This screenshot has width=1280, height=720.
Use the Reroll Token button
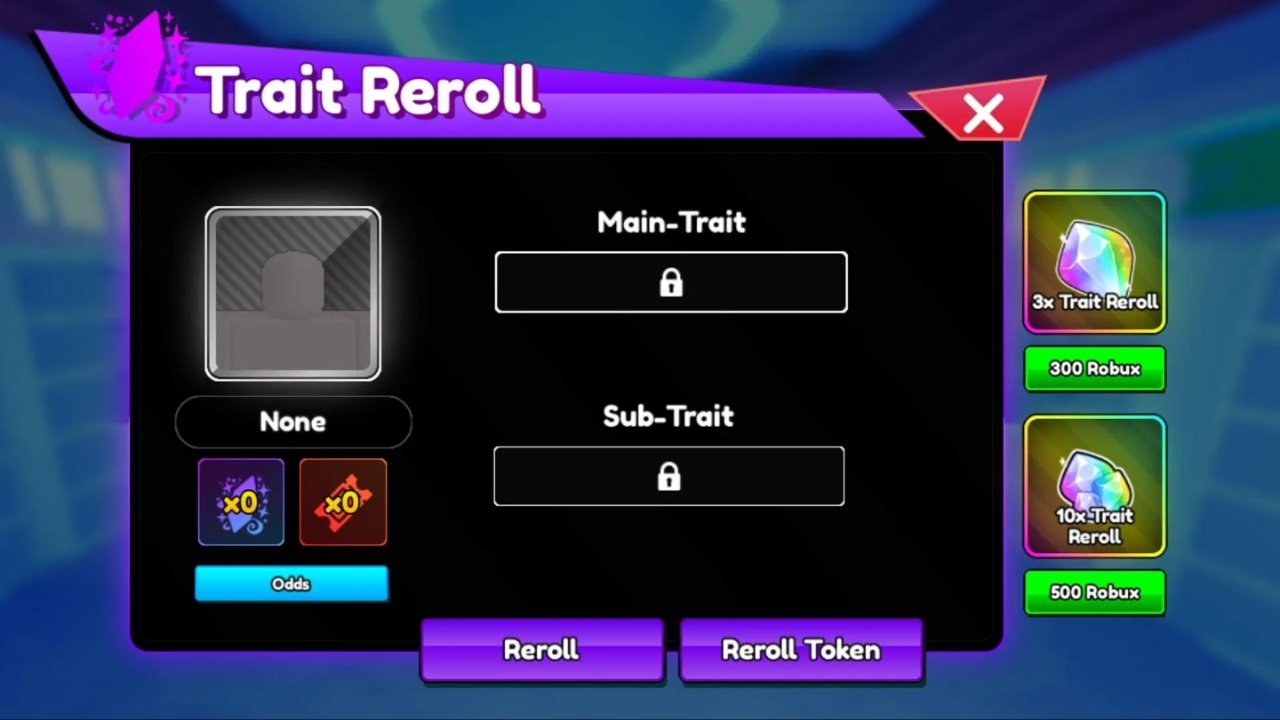pyautogui.click(x=801, y=650)
